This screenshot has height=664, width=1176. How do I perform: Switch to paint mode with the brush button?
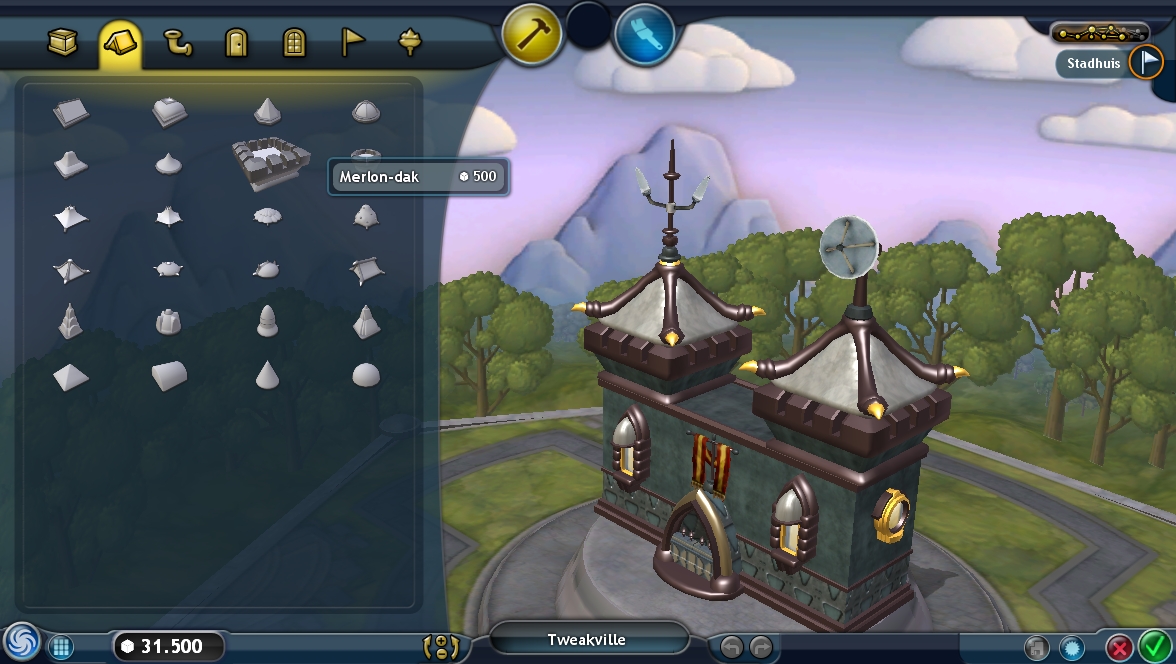point(645,33)
